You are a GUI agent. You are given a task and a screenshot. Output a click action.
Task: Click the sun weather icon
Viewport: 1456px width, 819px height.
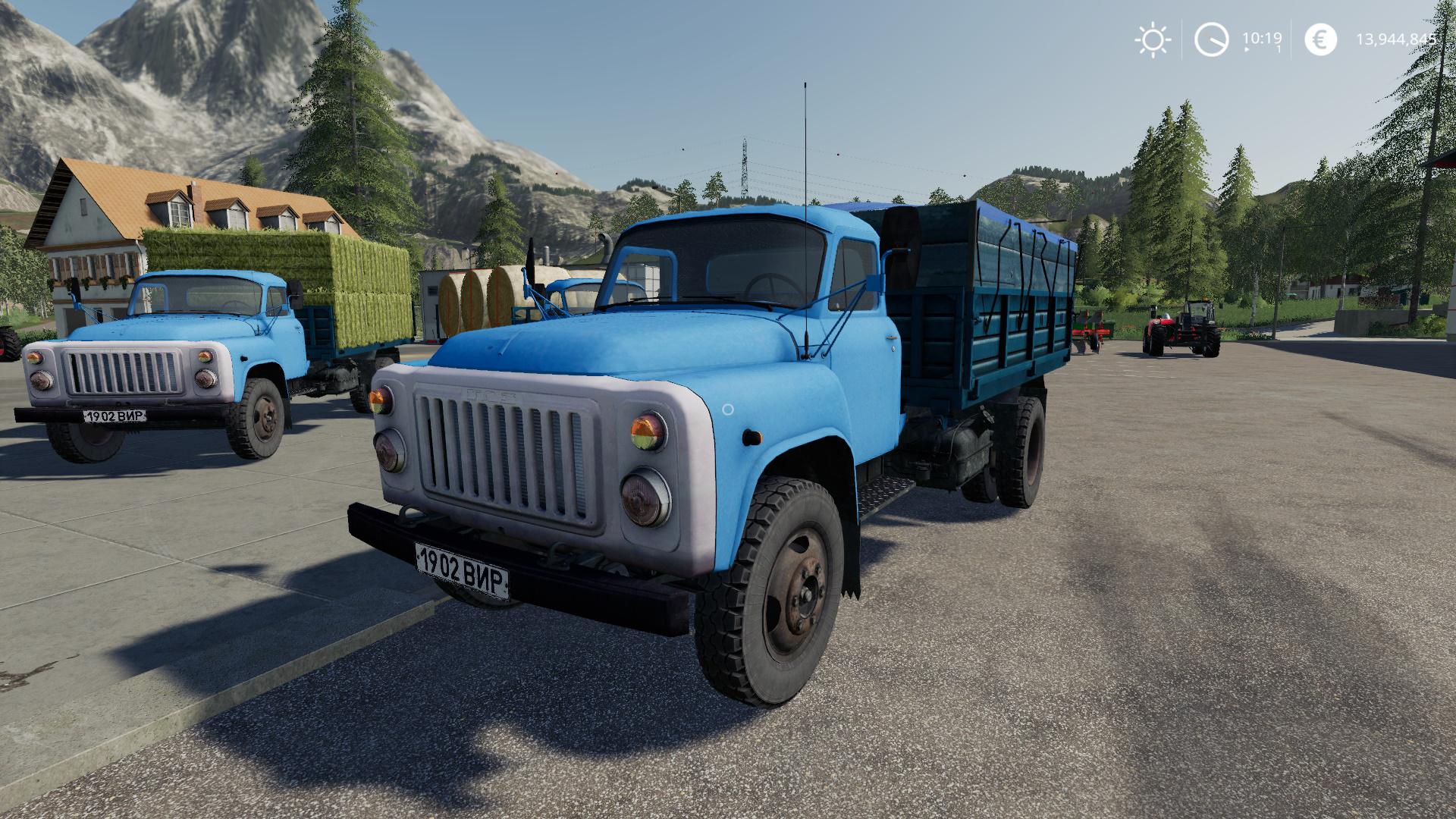1153,39
